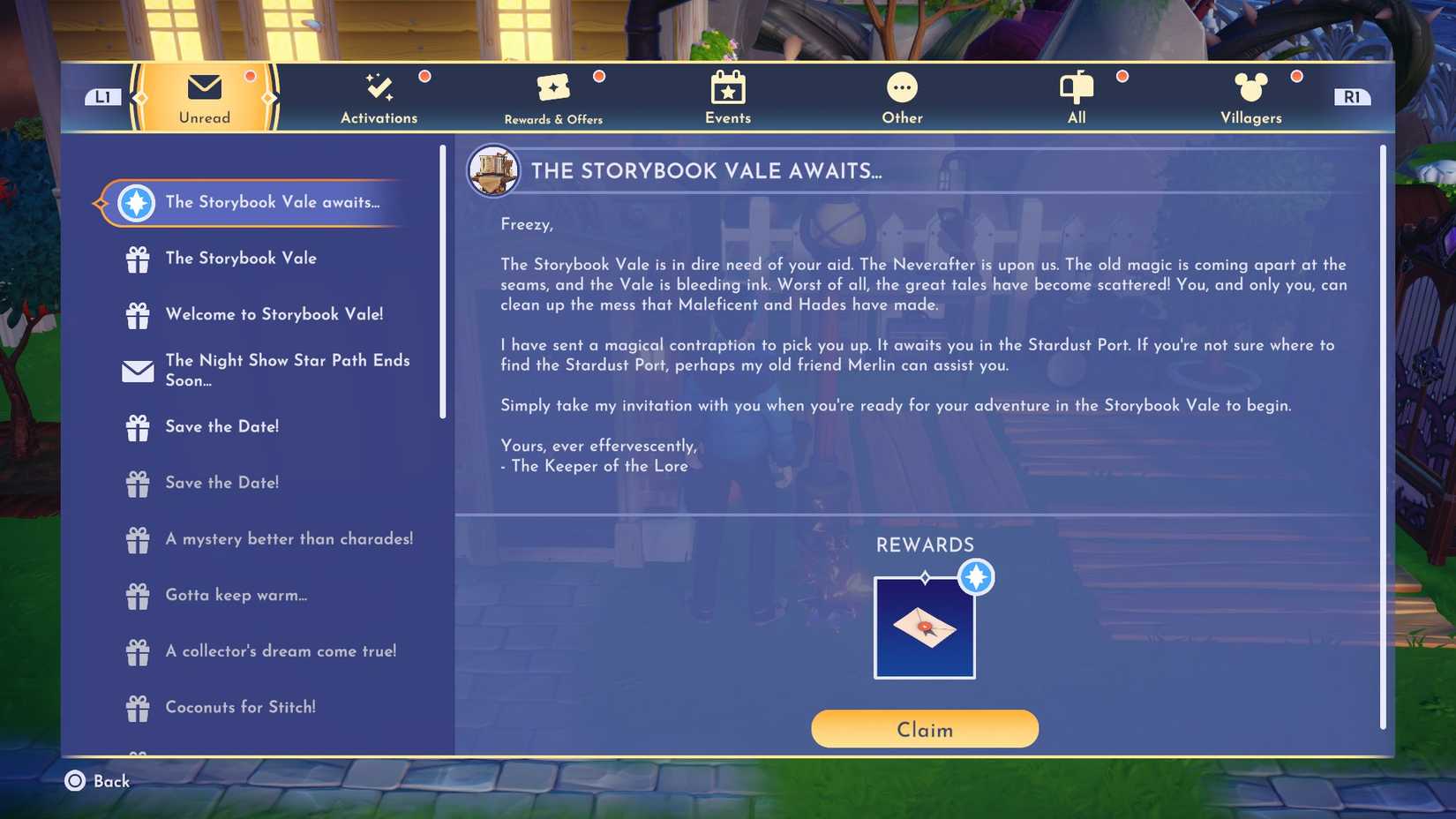Open the 'Coconuts for Stitch!' mail
Screen dimensions: 1456x819
240,707
